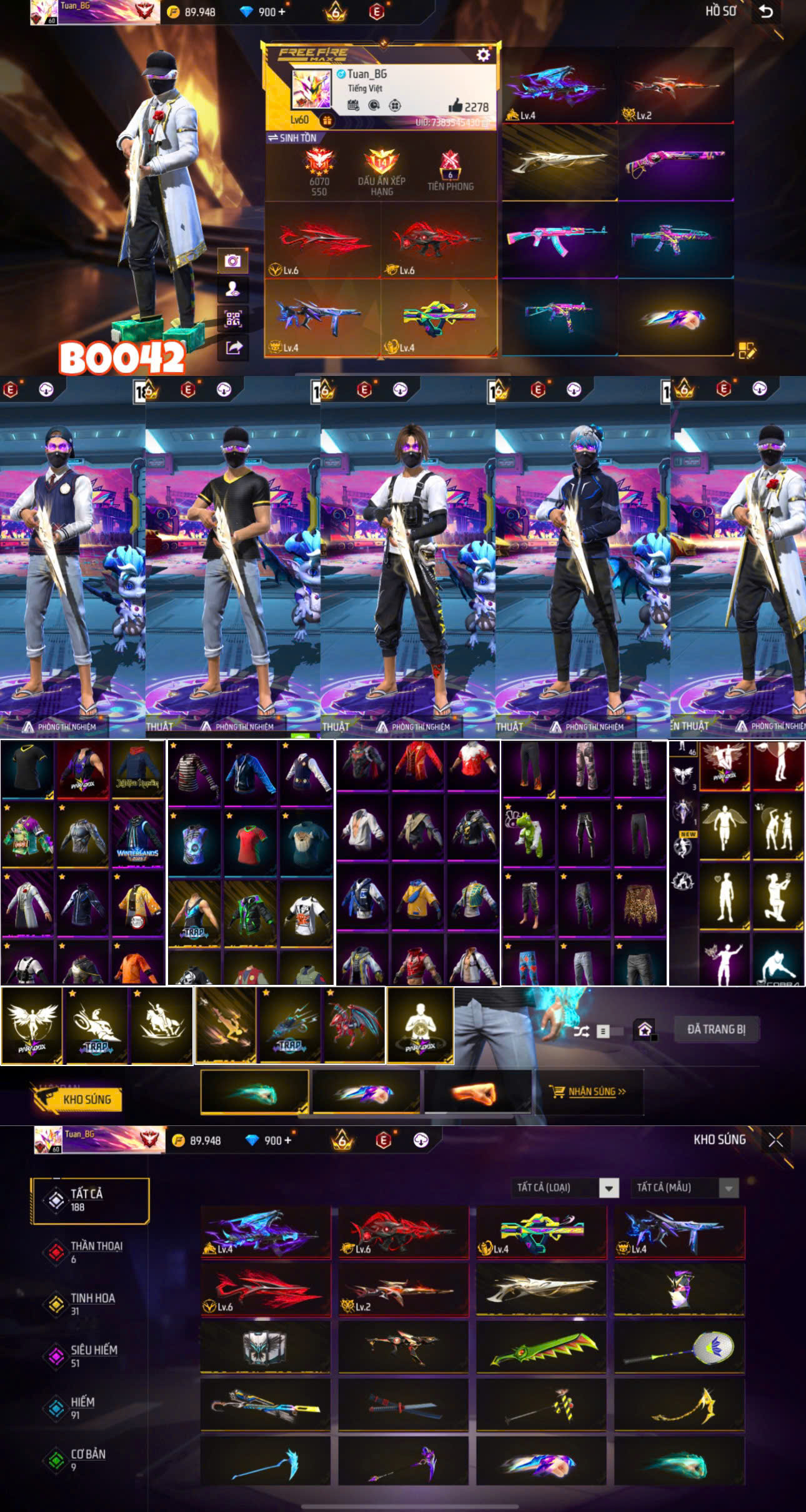This screenshot has width=806, height=1512.
Task: Switch the Sinh Tồn mode toggle
Action: [292, 138]
